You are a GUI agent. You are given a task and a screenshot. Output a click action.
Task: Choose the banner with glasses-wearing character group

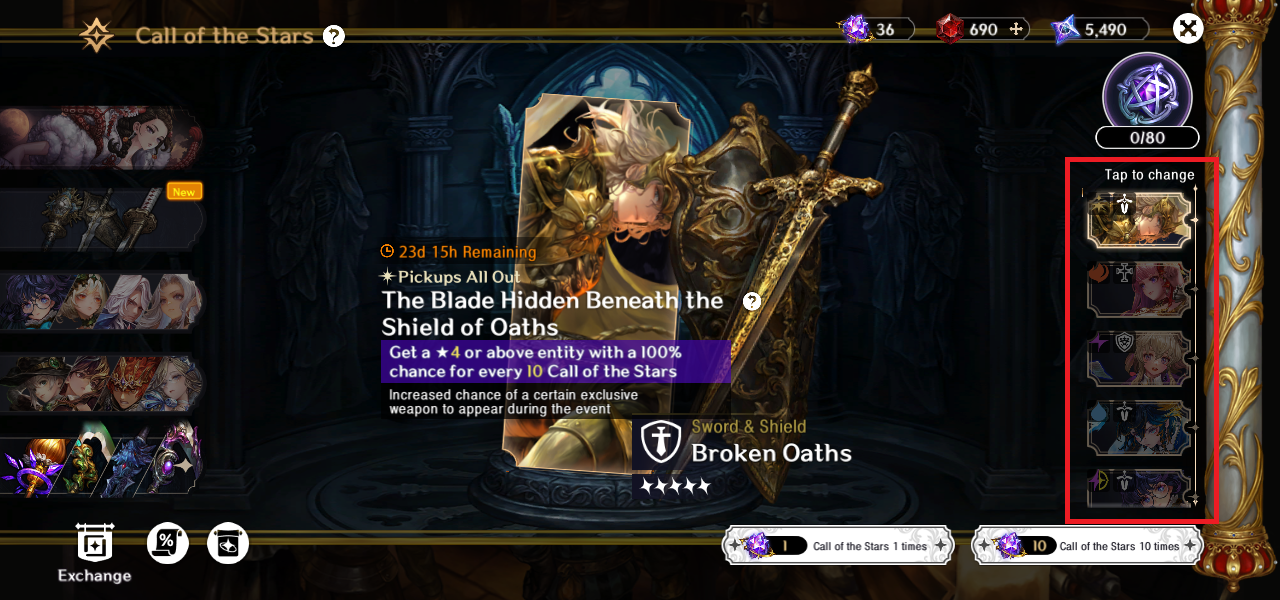100,300
